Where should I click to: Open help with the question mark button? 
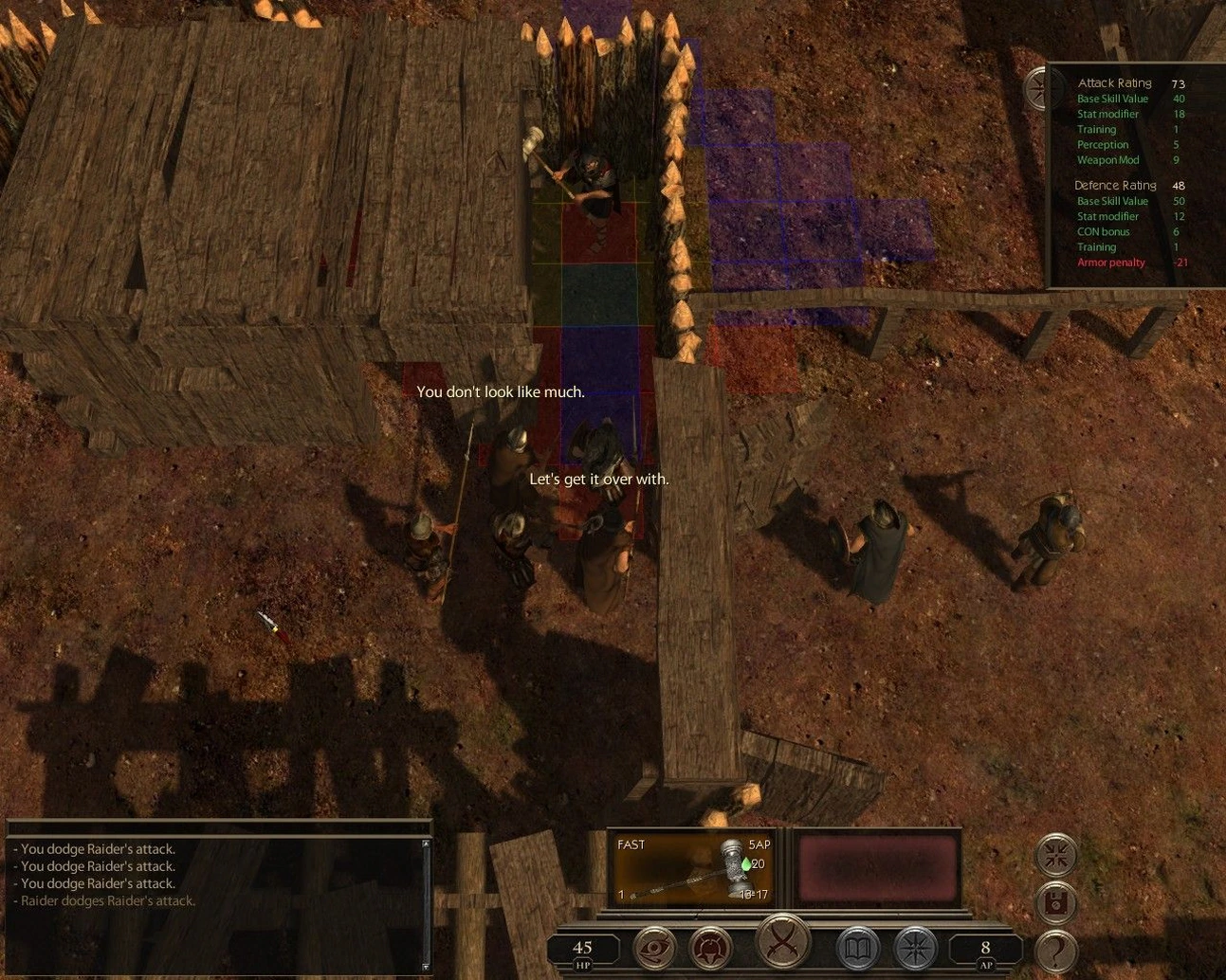1055,949
